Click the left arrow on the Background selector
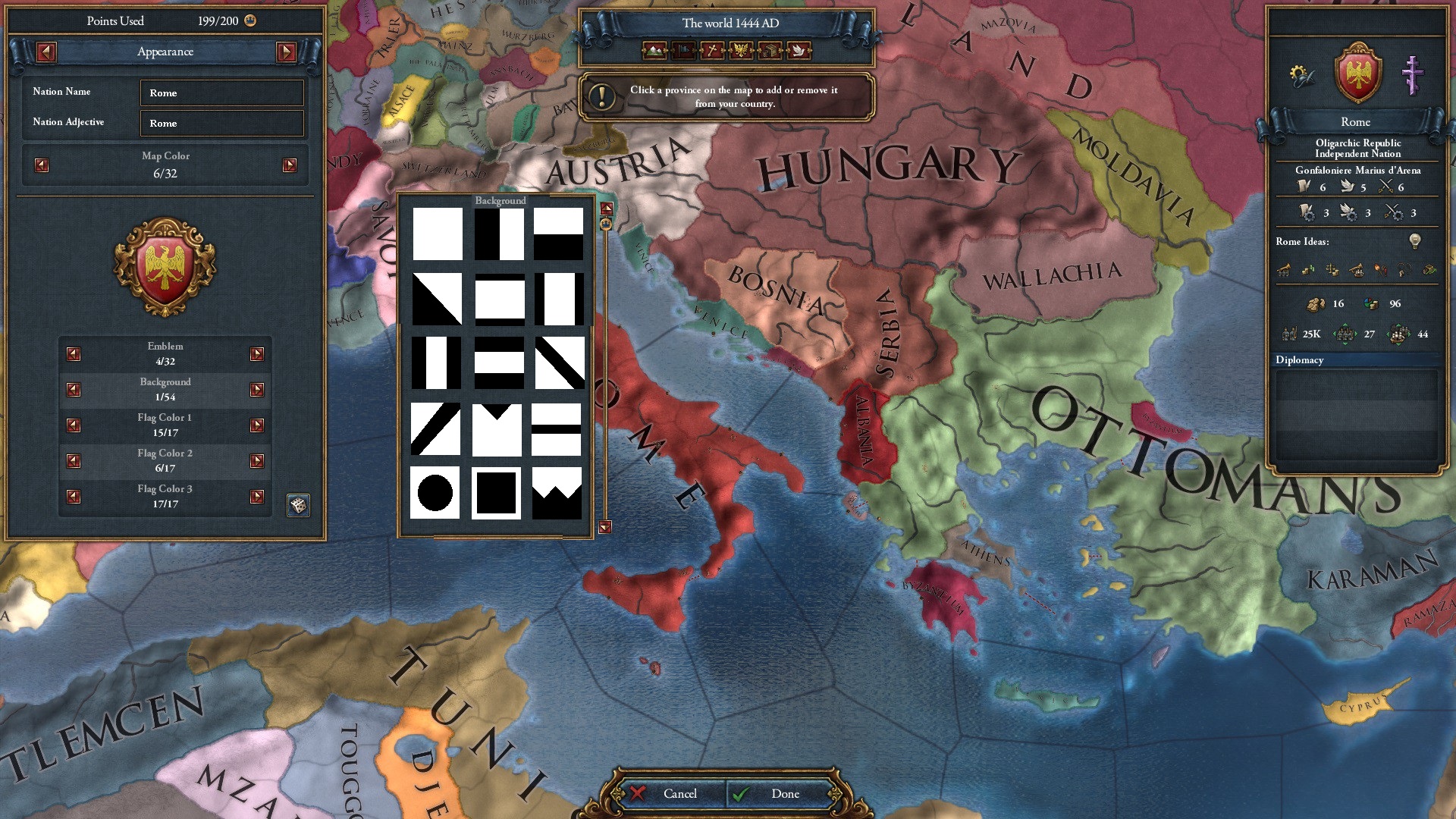 [73, 389]
